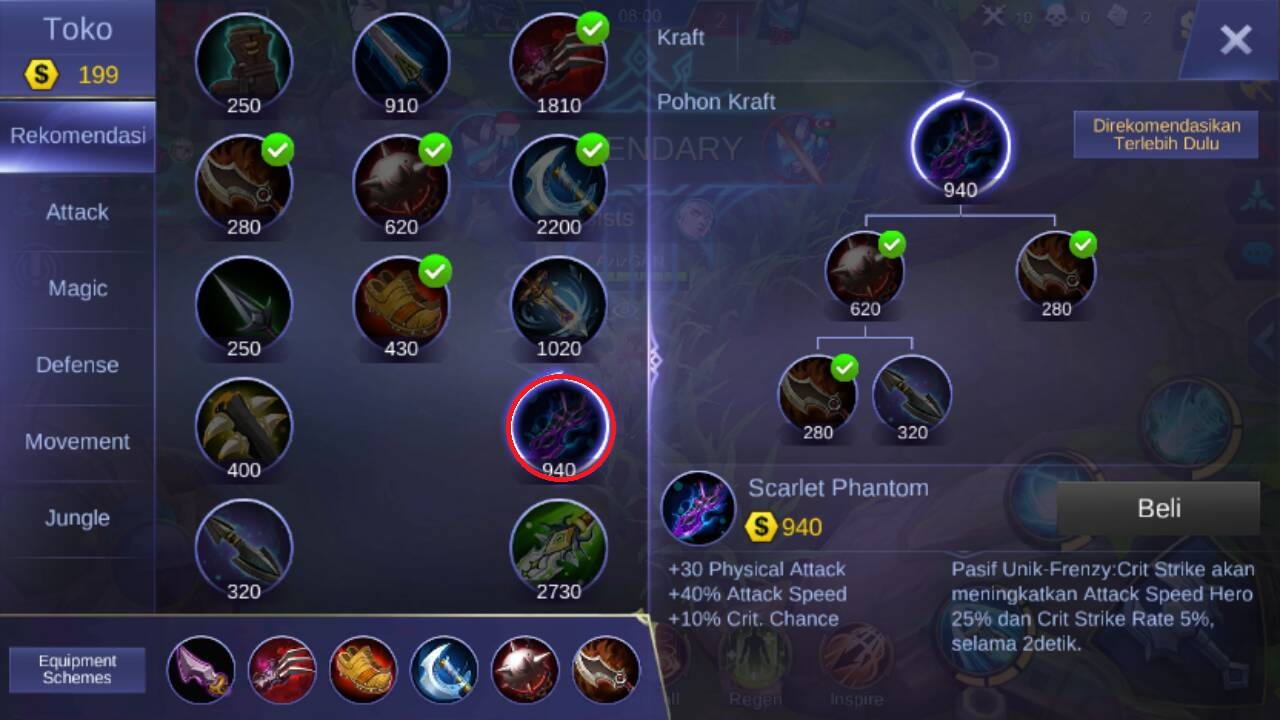The image size is (1280, 720).
Task: Select the 2730 gold green item
Action: [x=558, y=546]
